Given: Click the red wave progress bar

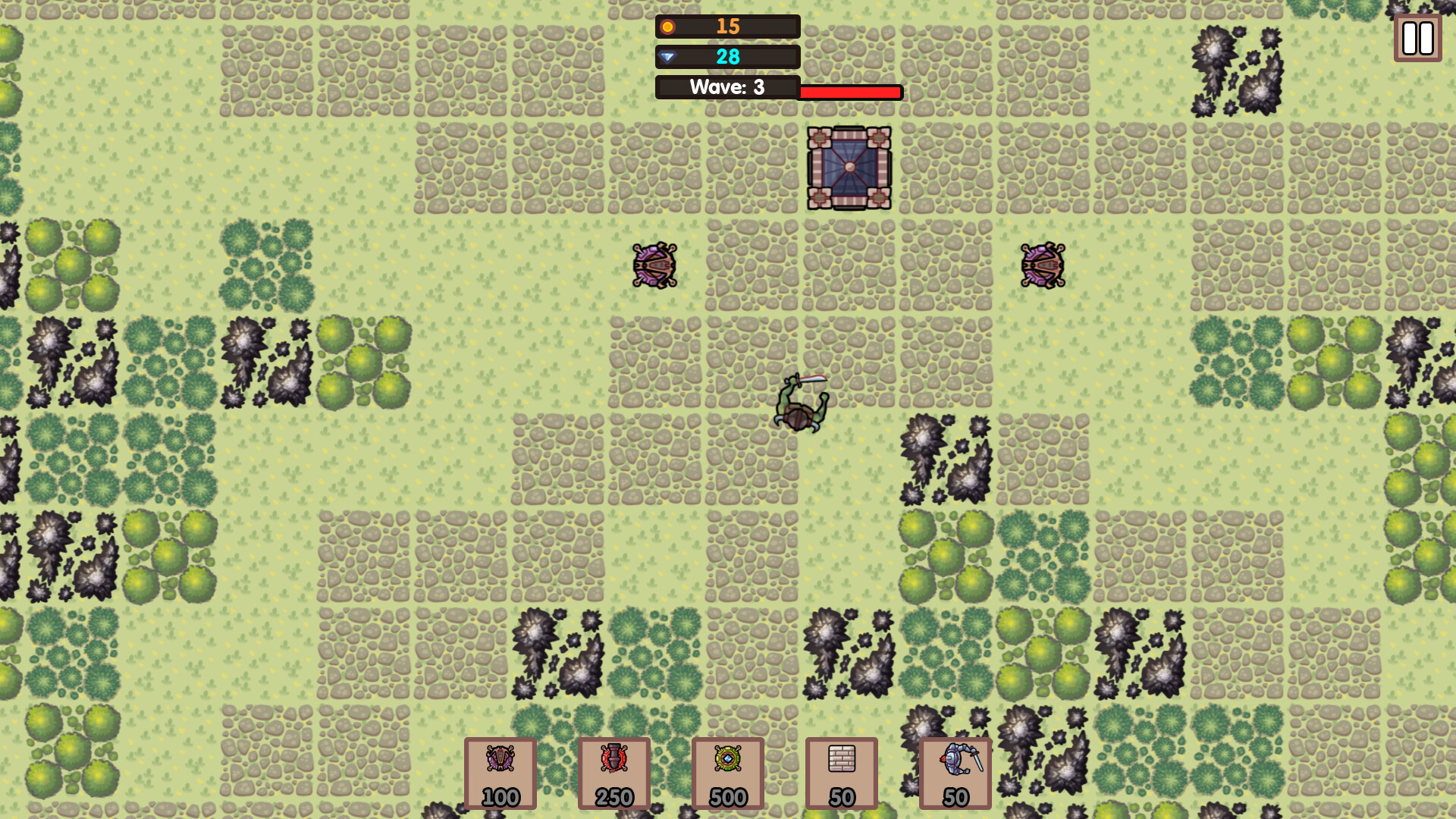Looking at the screenshot, I should coord(849,93).
